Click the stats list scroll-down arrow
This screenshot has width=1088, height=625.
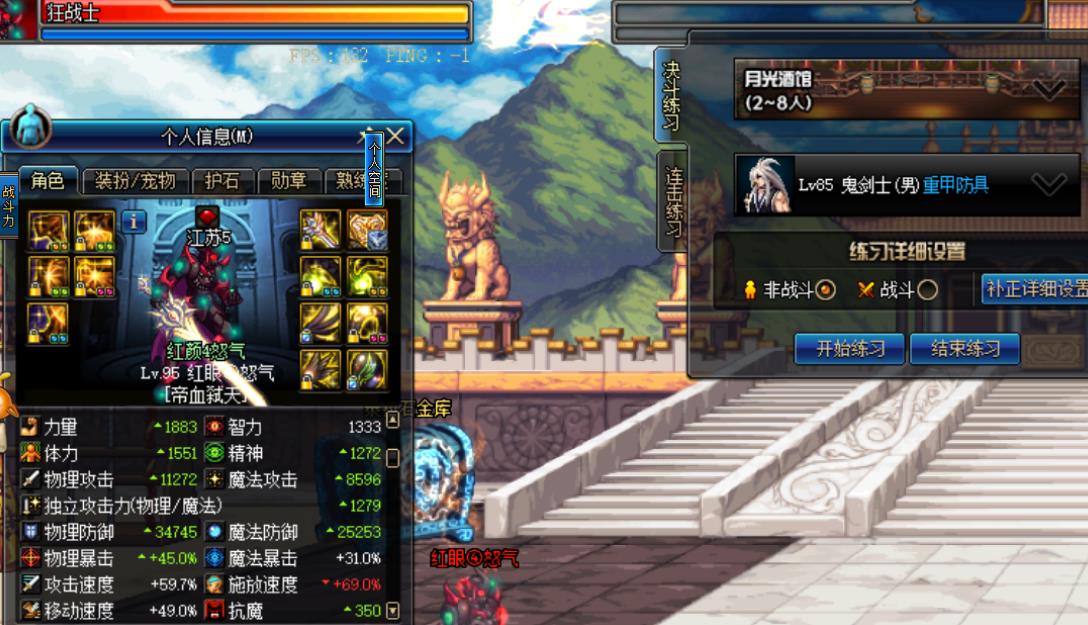(x=393, y=610)
